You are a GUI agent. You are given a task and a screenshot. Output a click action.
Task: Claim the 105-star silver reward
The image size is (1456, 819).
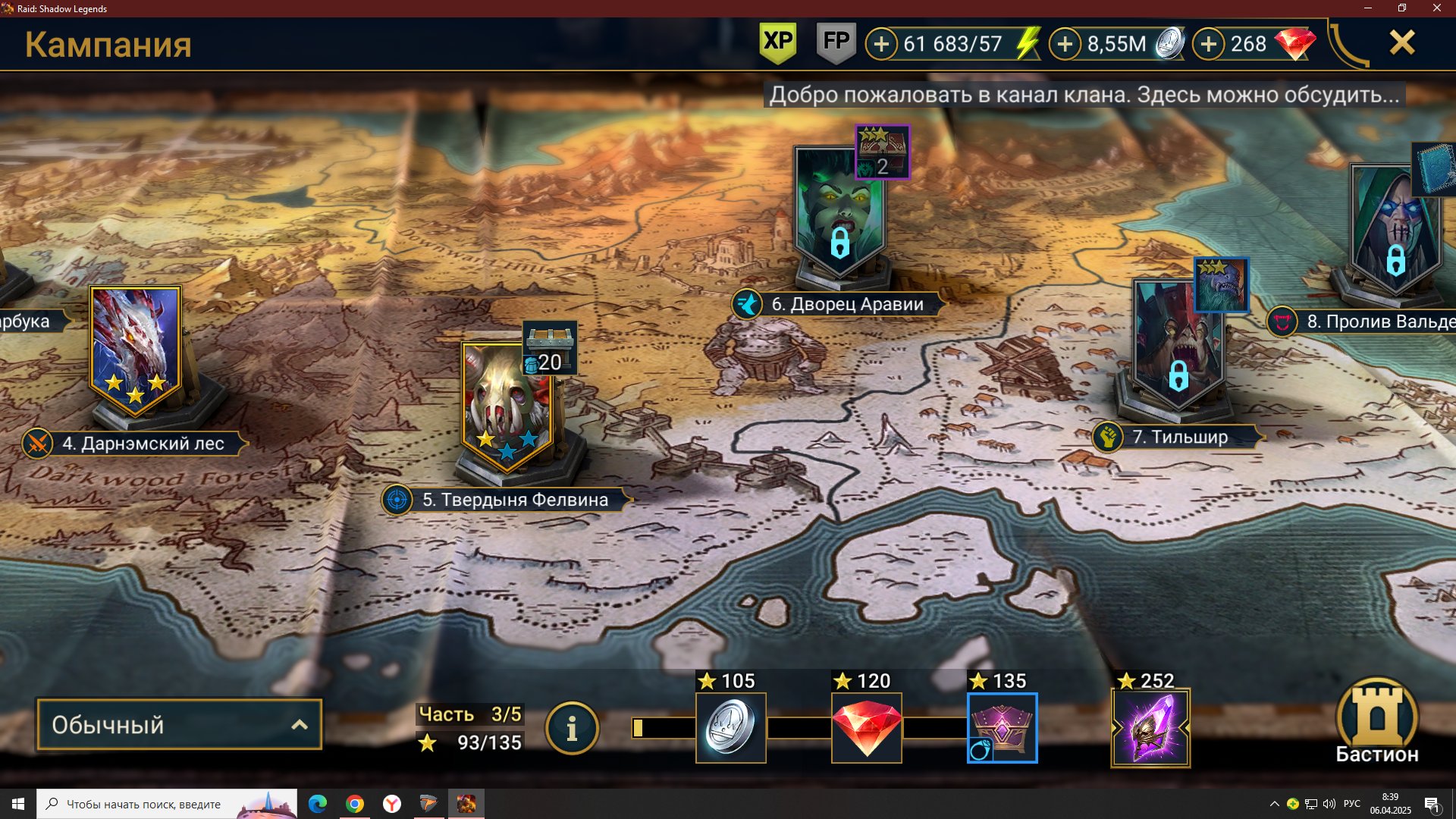(x=730, y=727)
